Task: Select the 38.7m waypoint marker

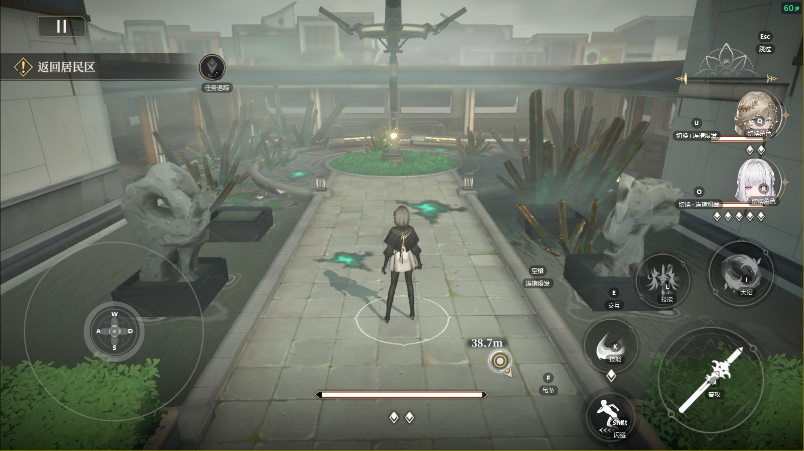Action: (499, 361)
